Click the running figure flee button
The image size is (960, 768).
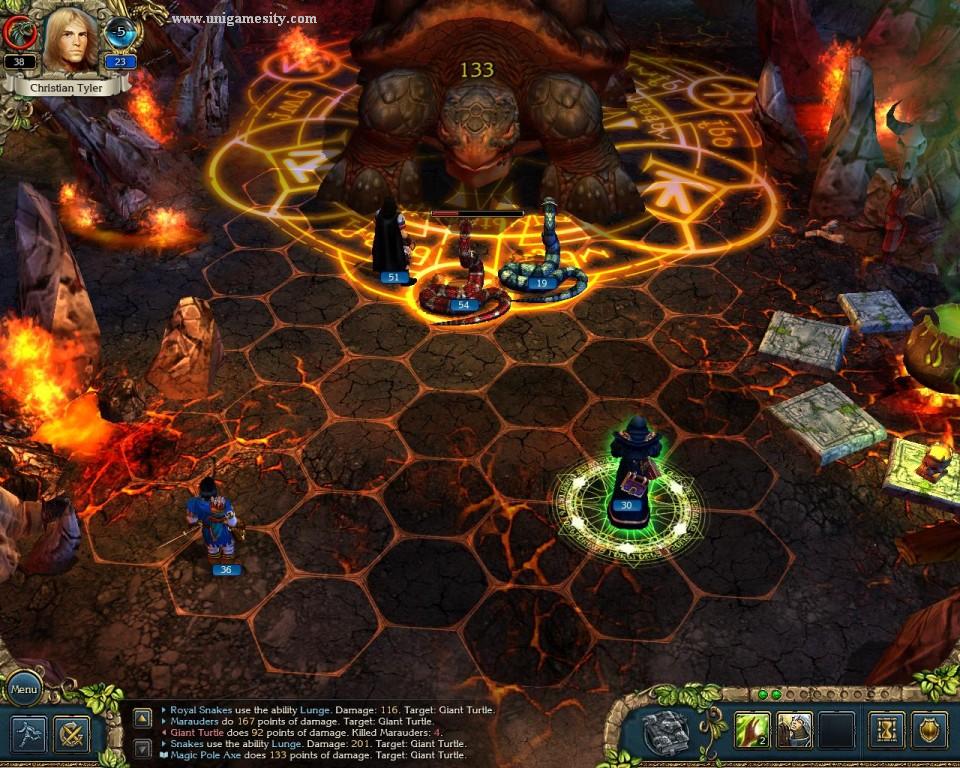28,734
